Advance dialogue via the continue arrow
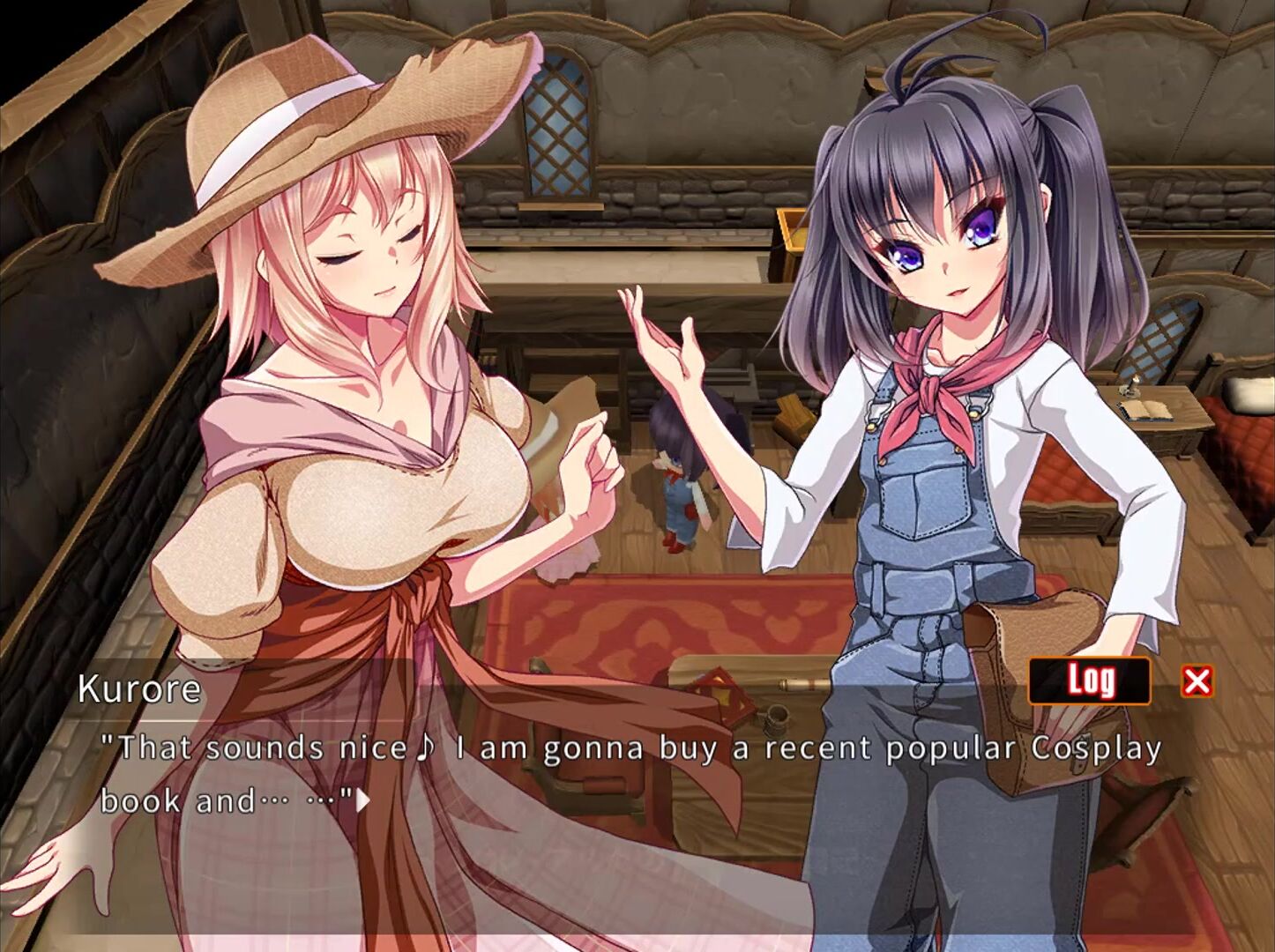This screenshot has width=1275, height=952. (362, 801)
